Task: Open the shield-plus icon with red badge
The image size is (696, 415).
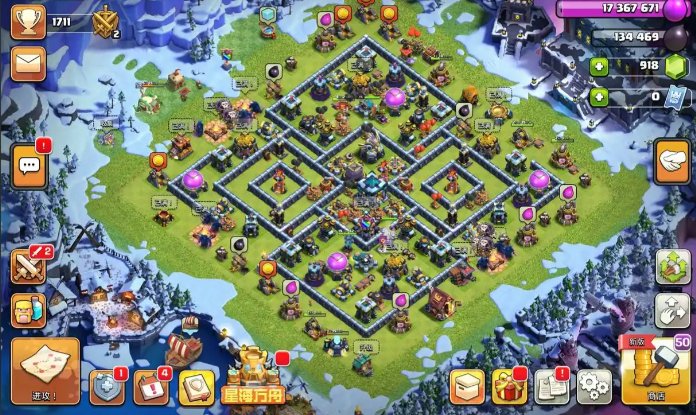Action: coord(107,386)
